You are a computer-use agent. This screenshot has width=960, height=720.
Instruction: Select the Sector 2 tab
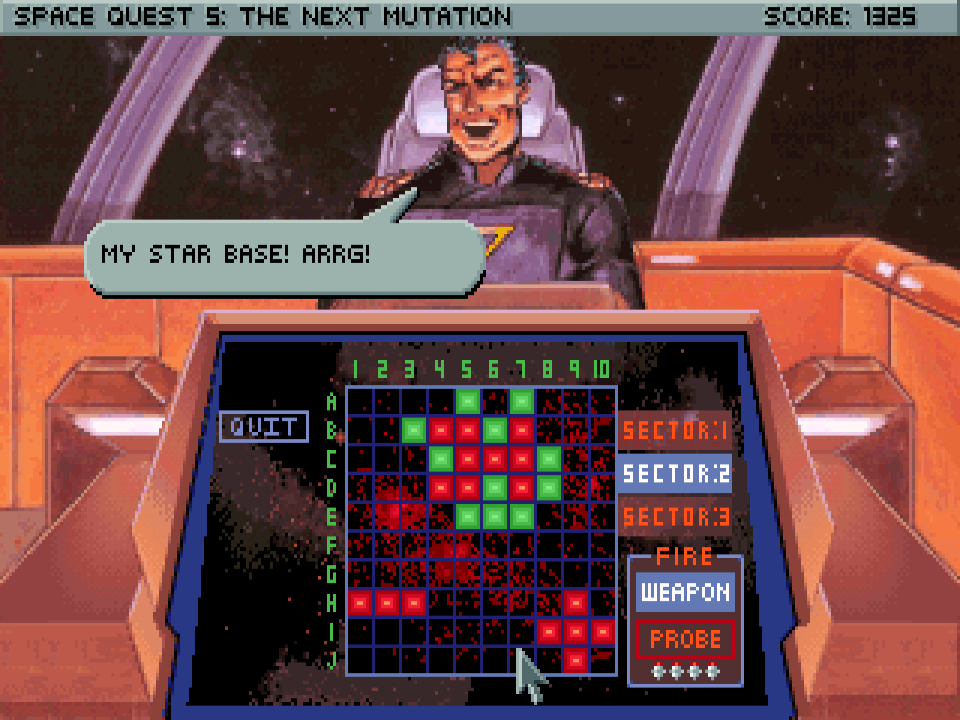pyautogui.click(x=673, y=473)
